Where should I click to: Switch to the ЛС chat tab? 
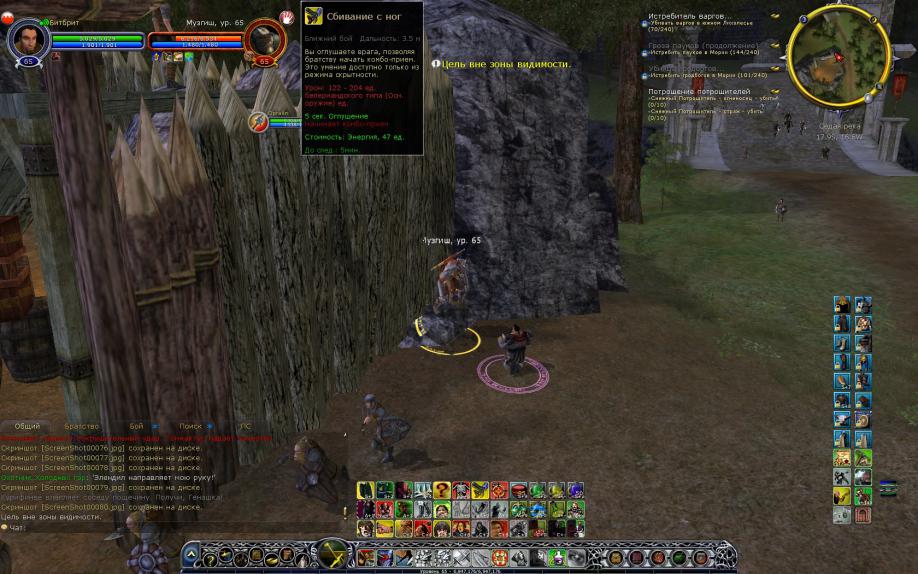coord(246,426)
